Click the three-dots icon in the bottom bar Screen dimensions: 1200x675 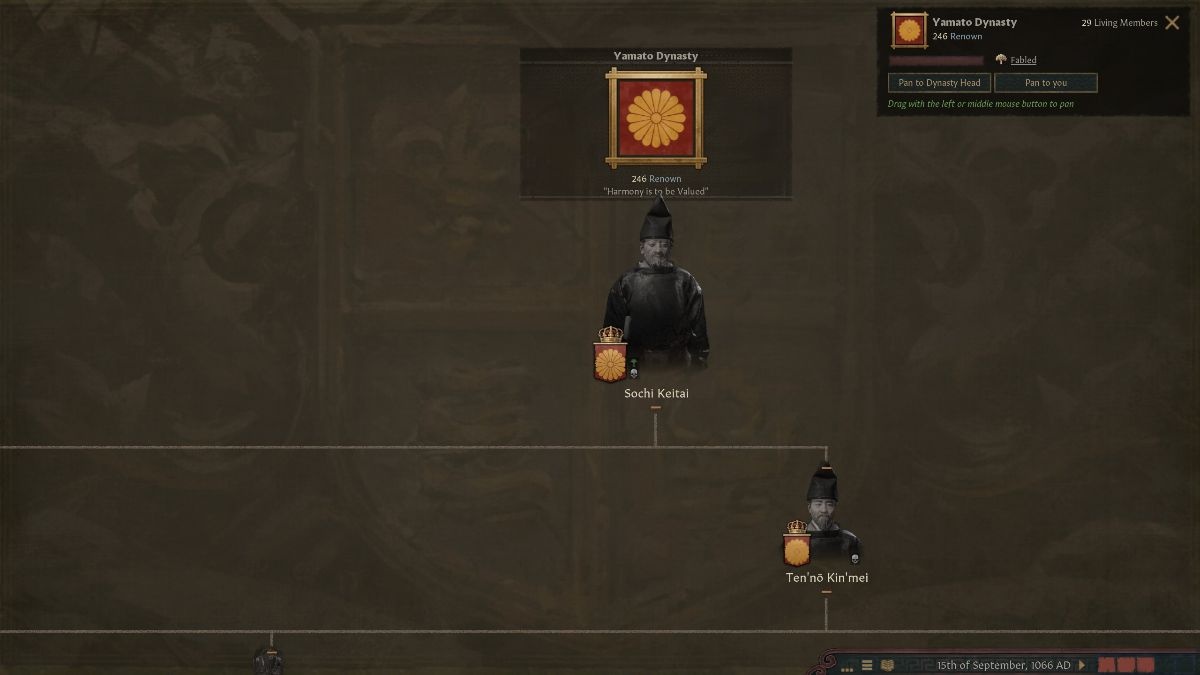coord(847,668)
